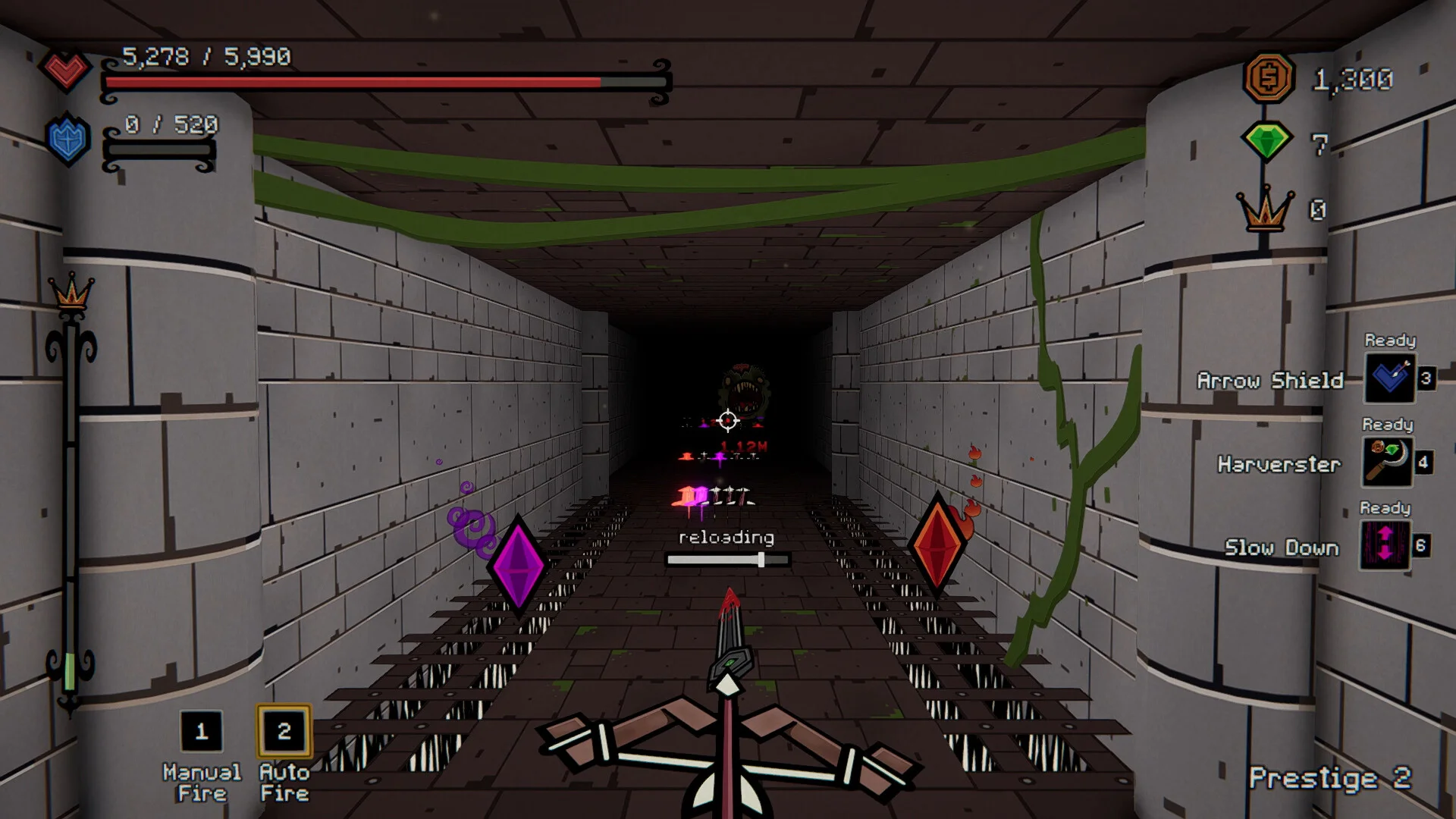Use the Harverster ability icon
1456x819 pixels.
[x=1388, y=462]
